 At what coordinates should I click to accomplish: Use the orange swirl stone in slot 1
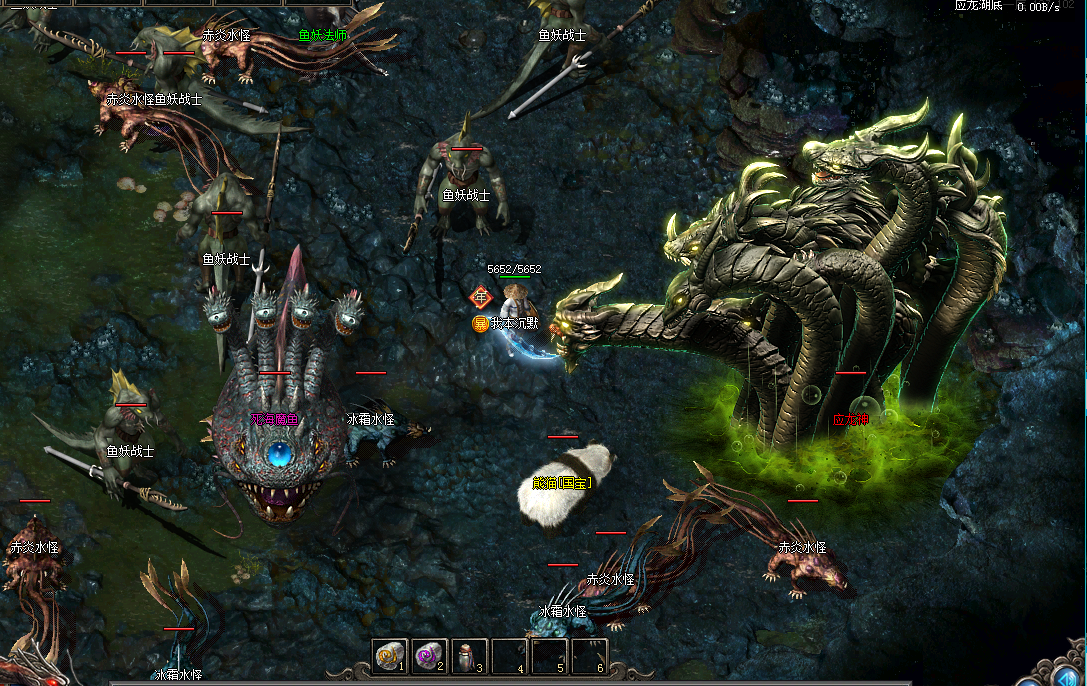tap(389, 656)
